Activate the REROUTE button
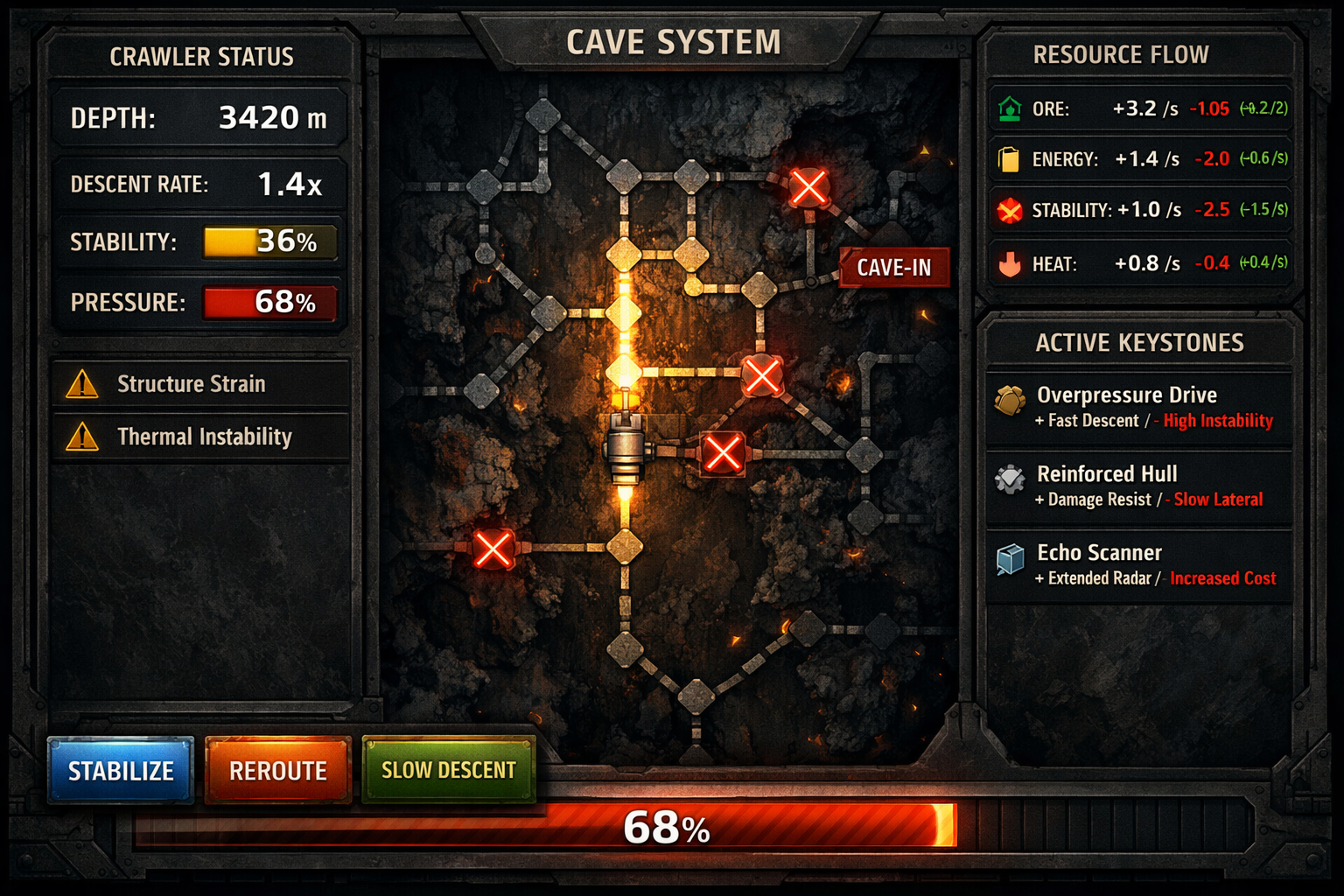 (x=277, y=770)
